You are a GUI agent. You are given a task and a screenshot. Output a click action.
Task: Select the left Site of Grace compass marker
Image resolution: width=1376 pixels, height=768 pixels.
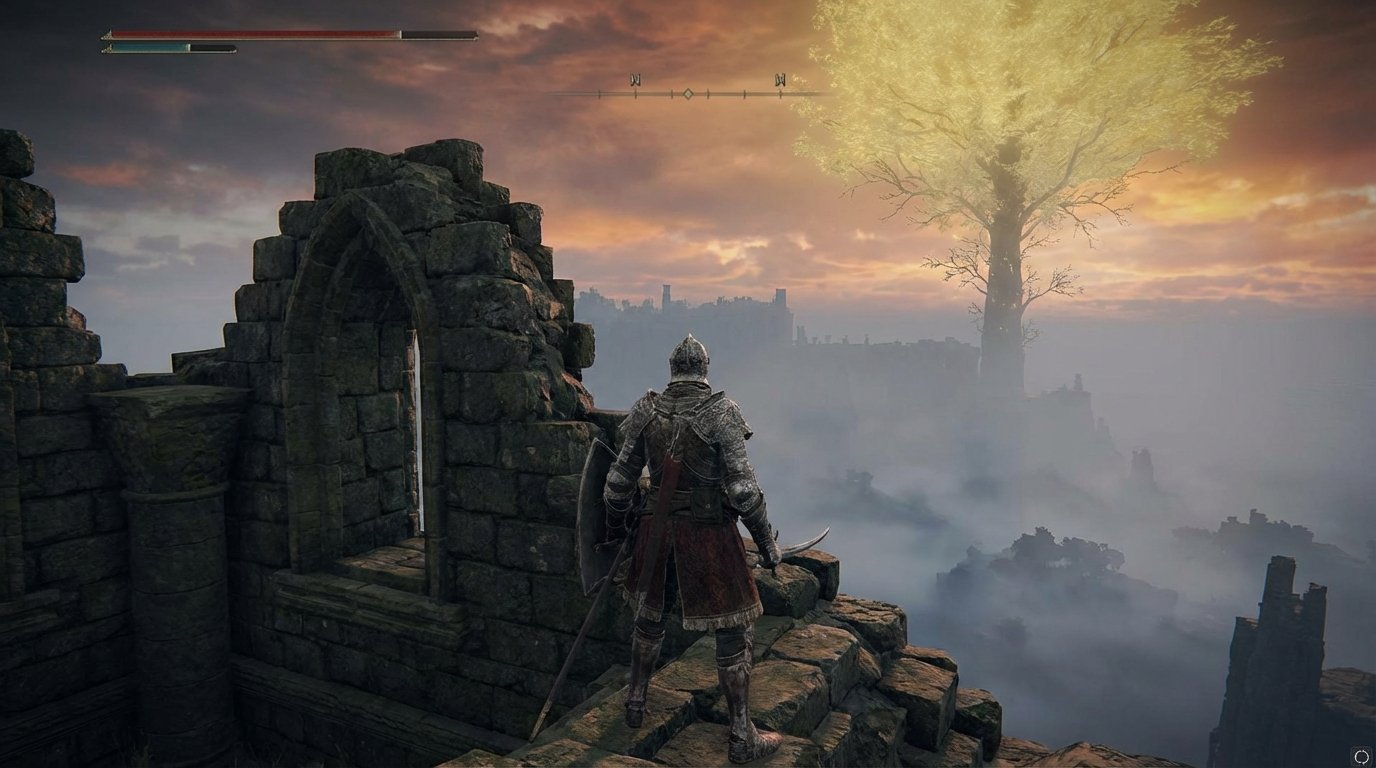point(636,78)
